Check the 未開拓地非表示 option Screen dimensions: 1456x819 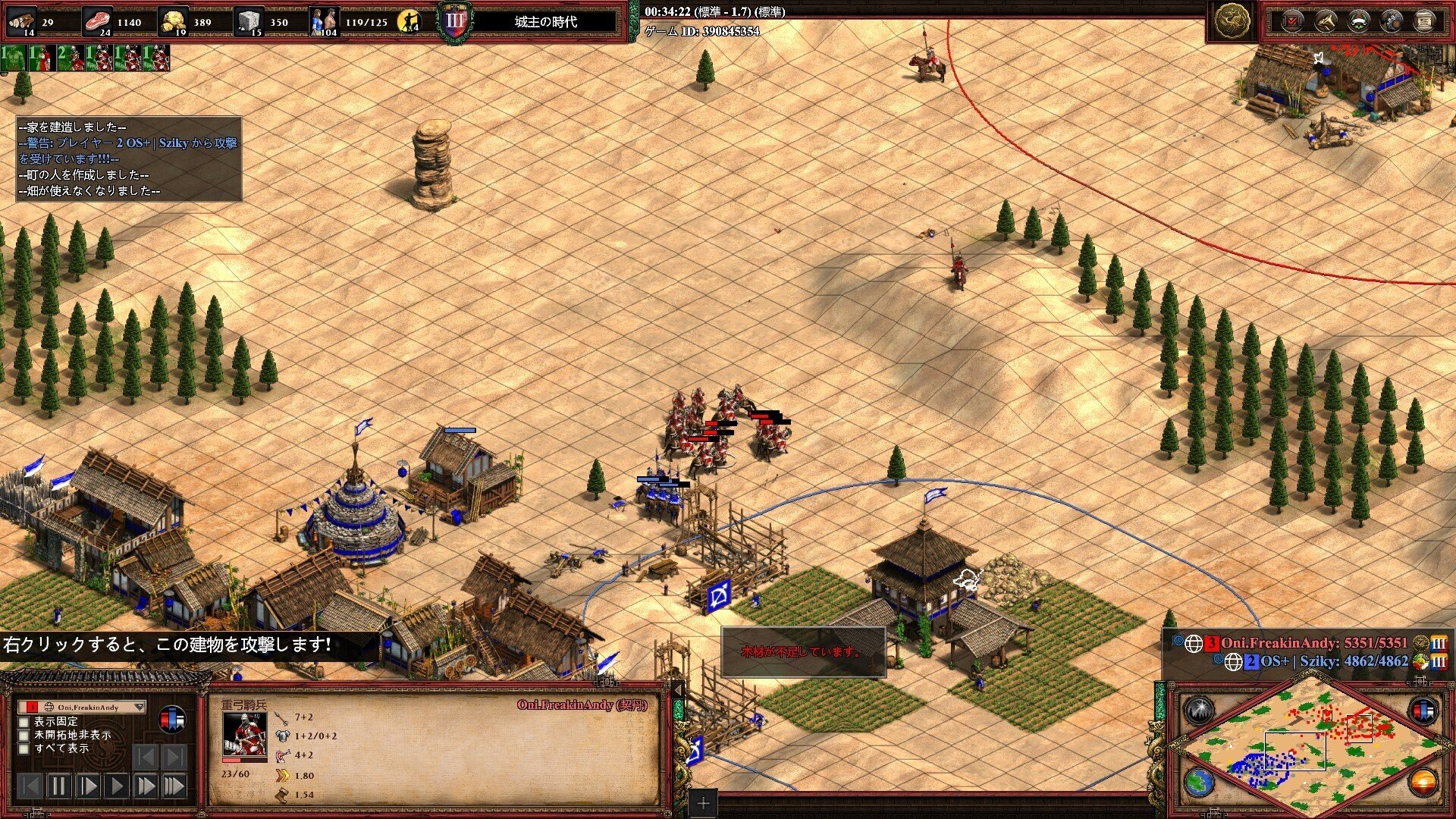24,736
